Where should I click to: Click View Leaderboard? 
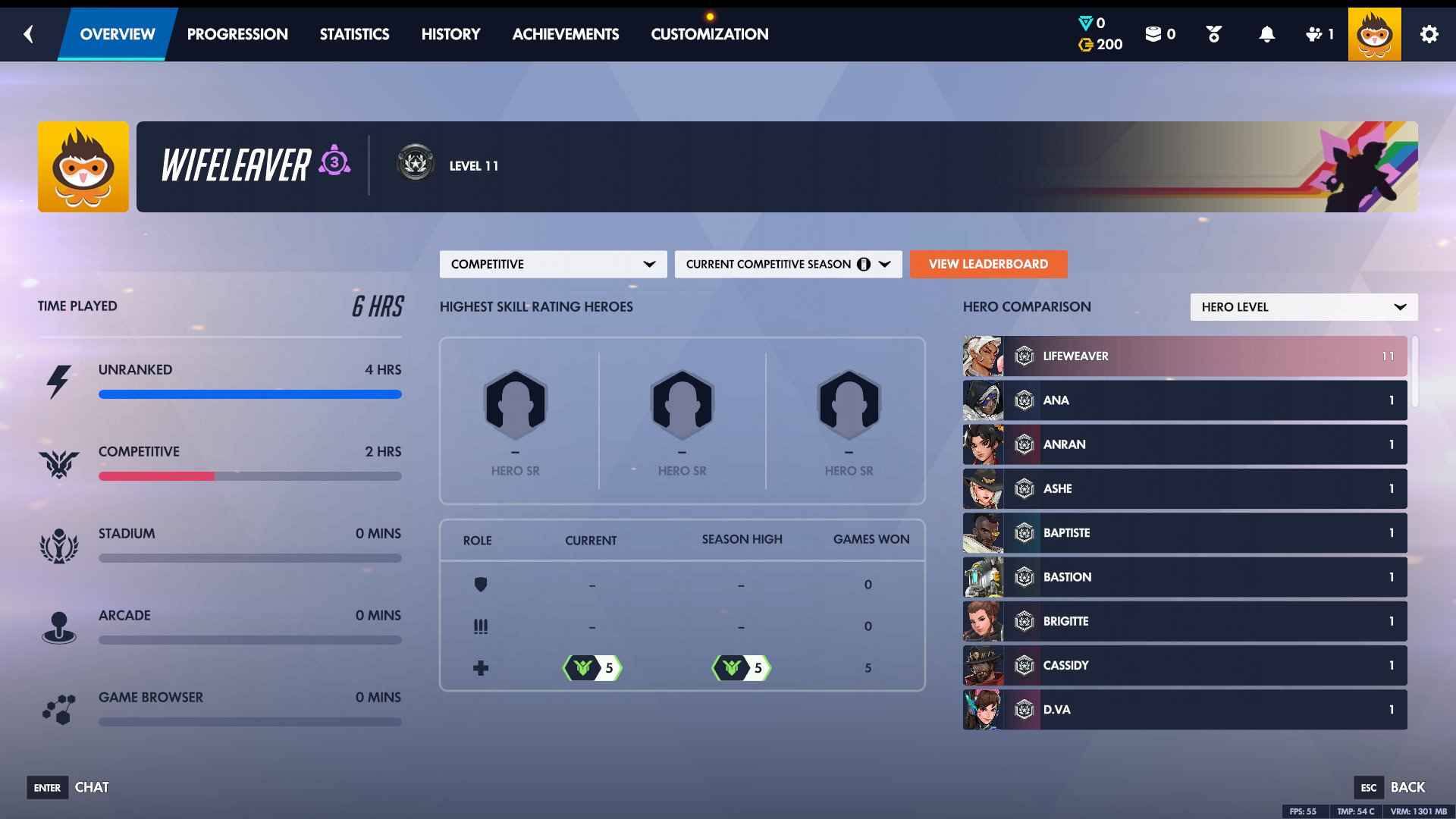point(988,264)
